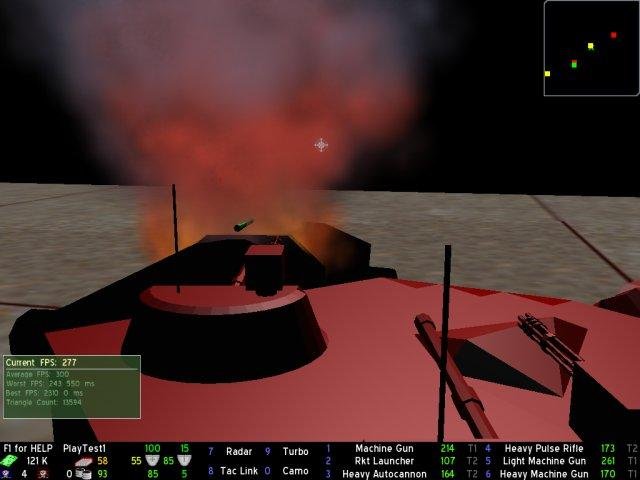Screen dimensions: 640x480
Task: Click the FPS statistics panel
Action: coord(71,386)
